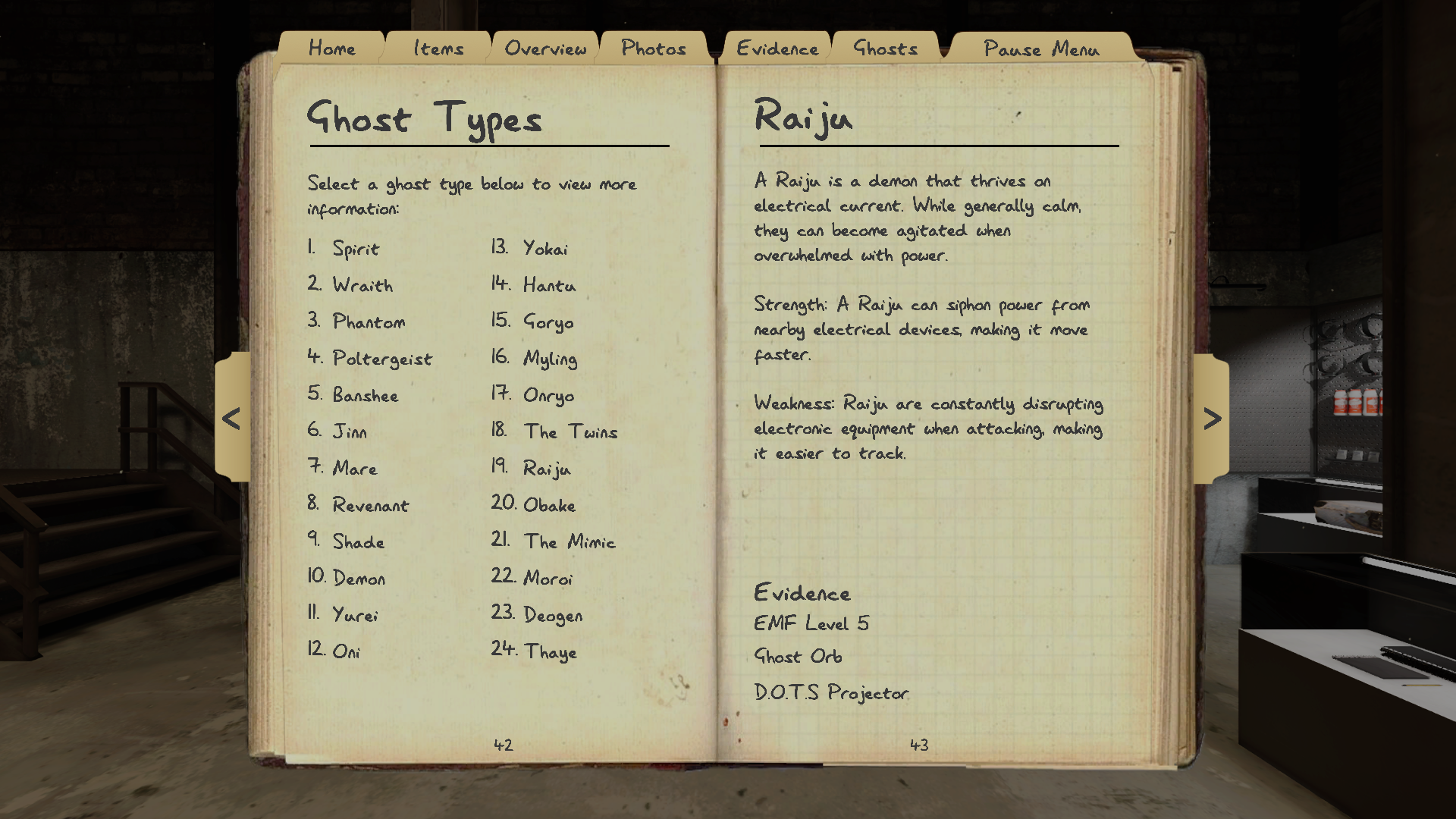The width and height of the screenshot is (1456, 819).
Task: Select the Hantu ghost type
Action: (548, 286)
